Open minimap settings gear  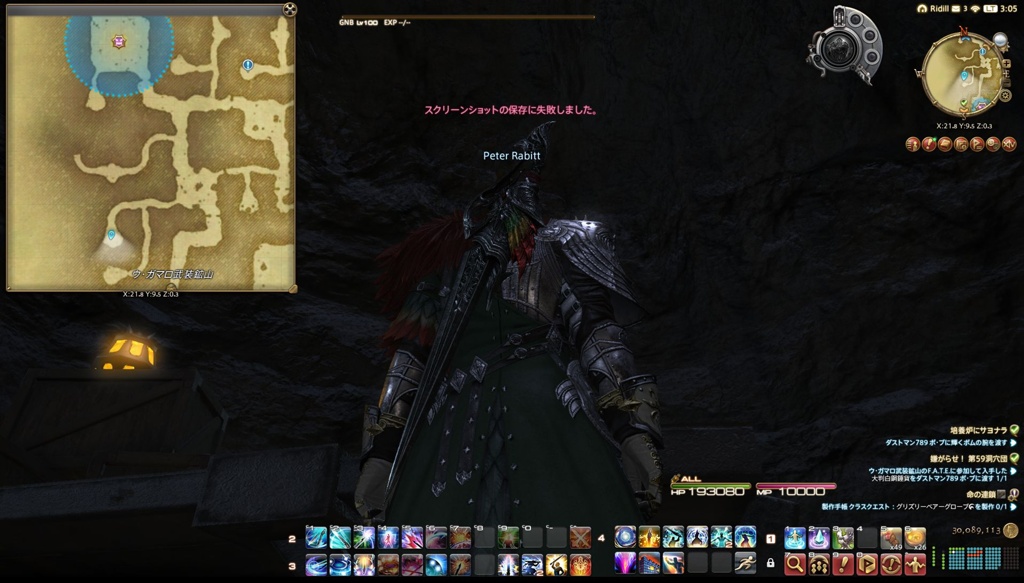click(x=1006, y=97)
